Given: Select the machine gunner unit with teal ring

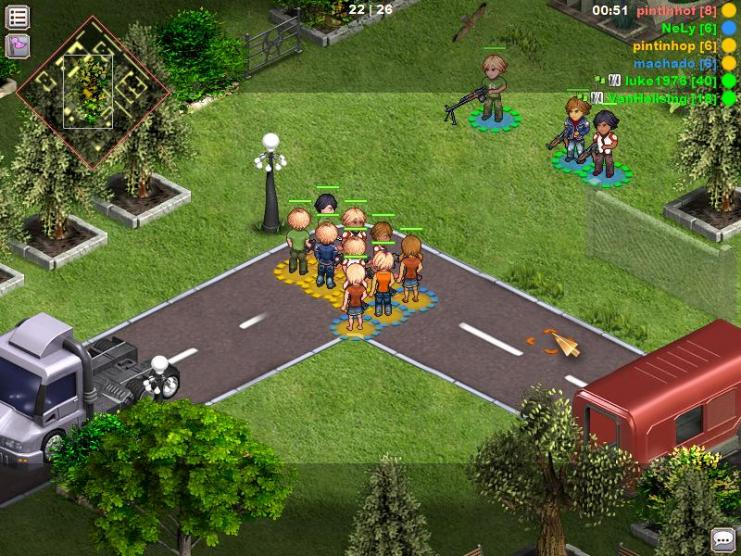Looking at the screenshot, I should coord(491,92).
